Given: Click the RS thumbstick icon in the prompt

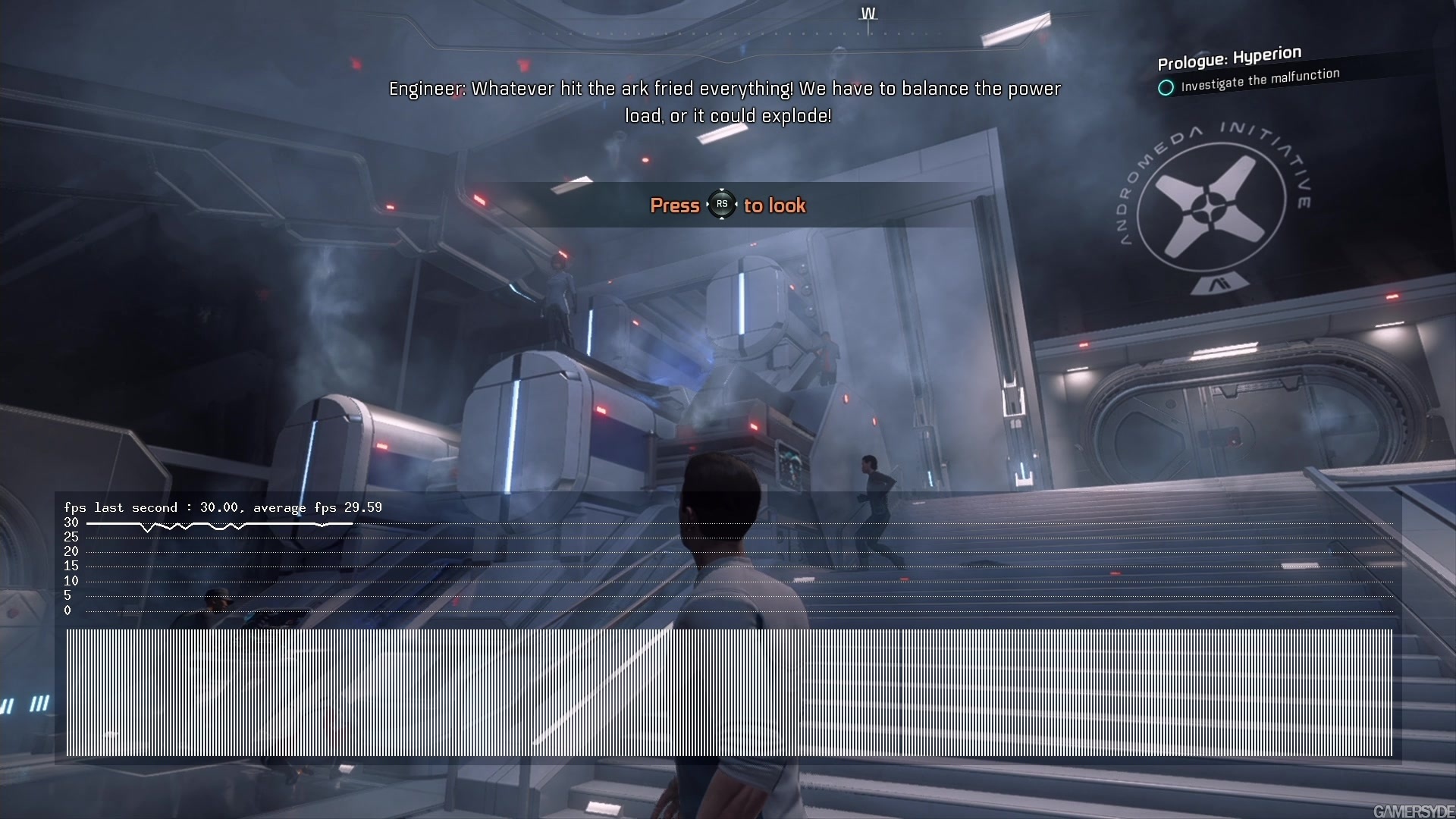Looking at the screenshot, I should tap(723, 205).
